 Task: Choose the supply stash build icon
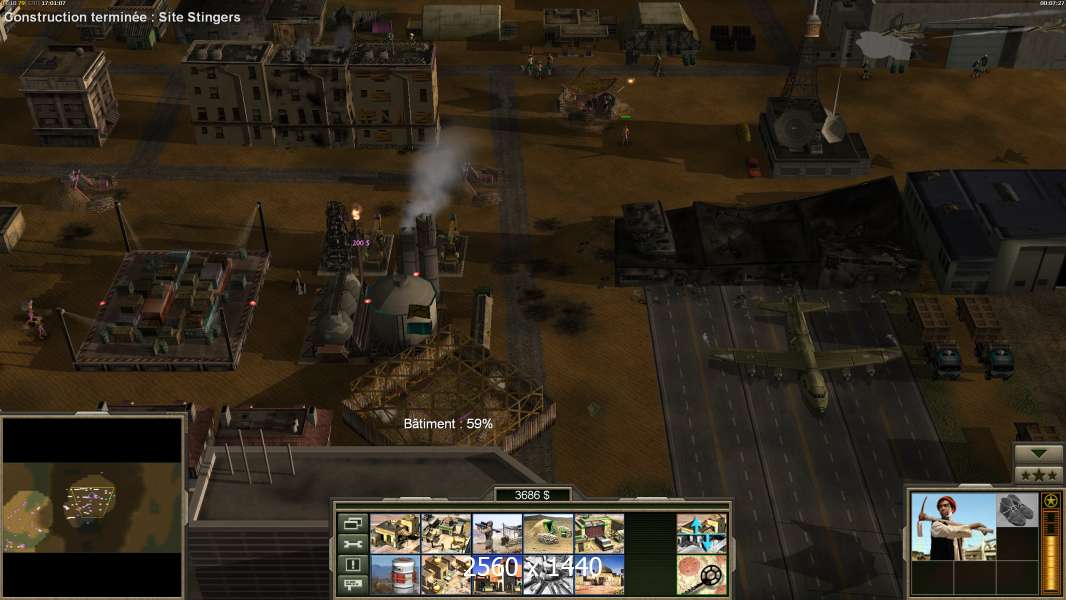point(446,534)
